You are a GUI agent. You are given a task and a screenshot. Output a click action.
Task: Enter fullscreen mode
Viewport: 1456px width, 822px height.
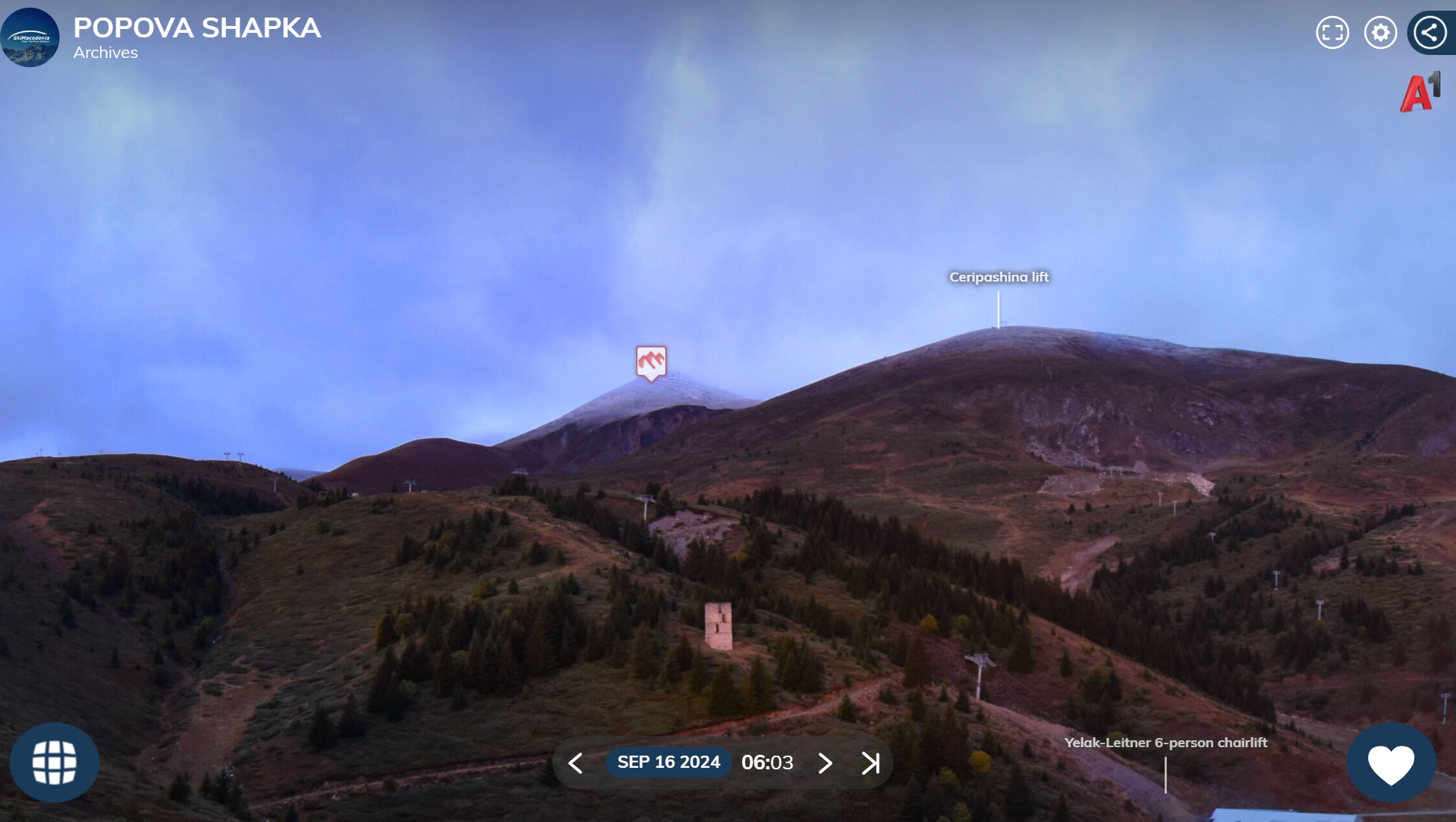[1332, 33]
